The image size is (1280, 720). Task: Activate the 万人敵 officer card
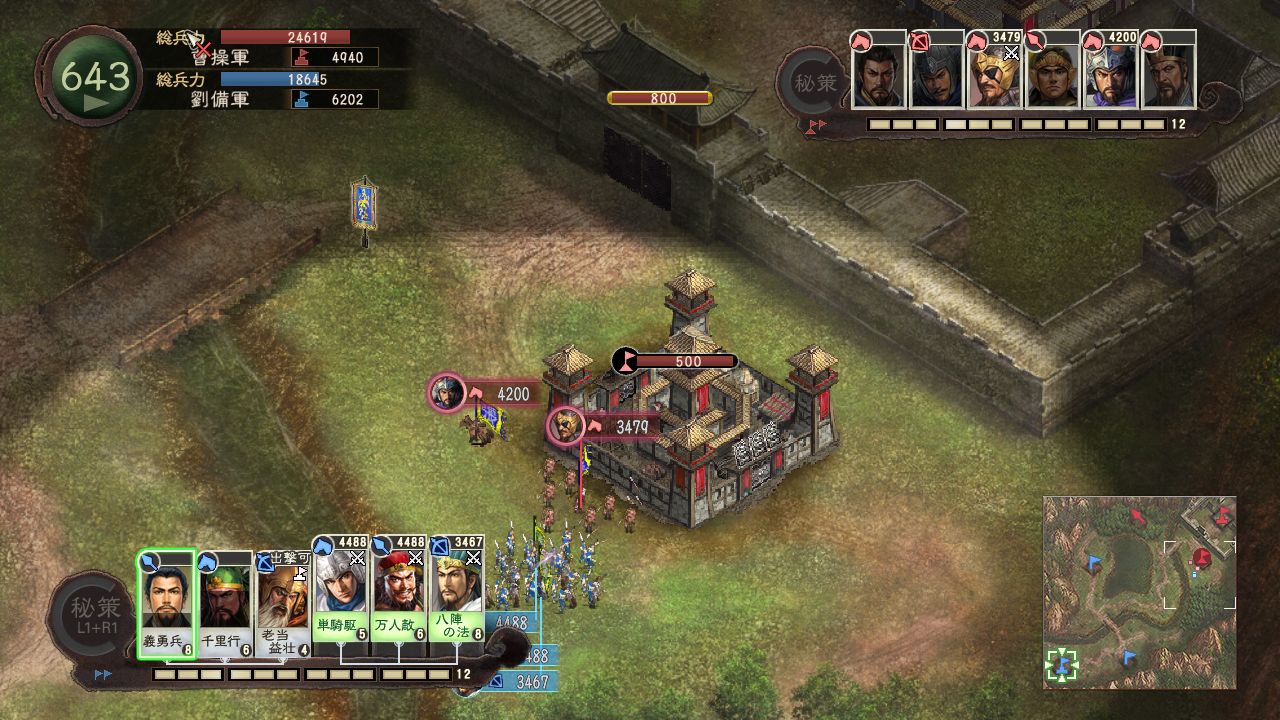(x=400, y=600)
